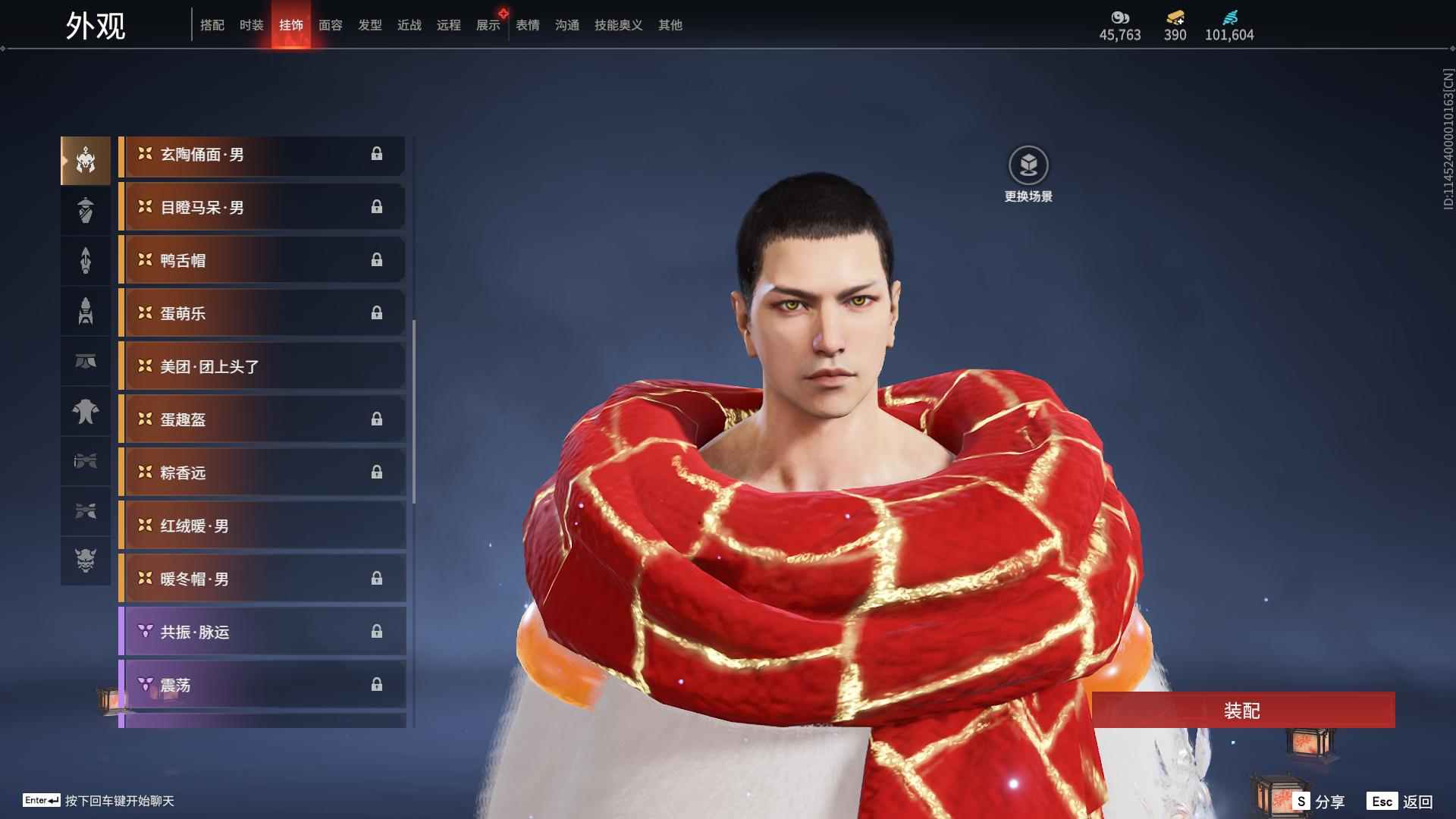This screenshot has height=819, width=1456.
Task: Select the 面容 tab
Action: coord(331,25)
